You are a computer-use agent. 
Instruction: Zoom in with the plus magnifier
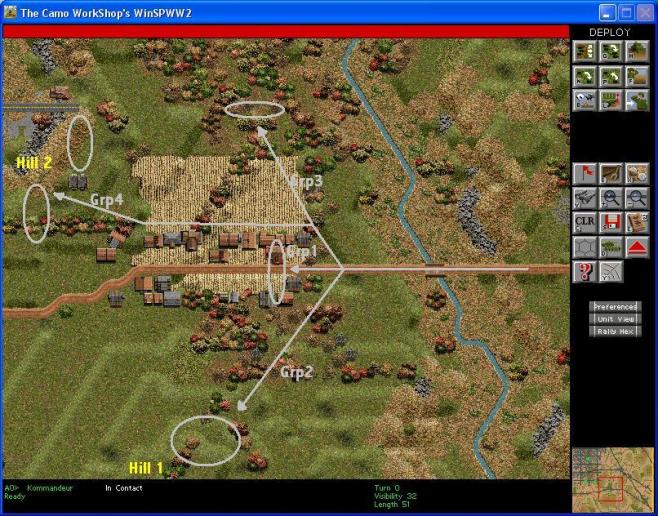pyautogui.click(x=610, y=198)
